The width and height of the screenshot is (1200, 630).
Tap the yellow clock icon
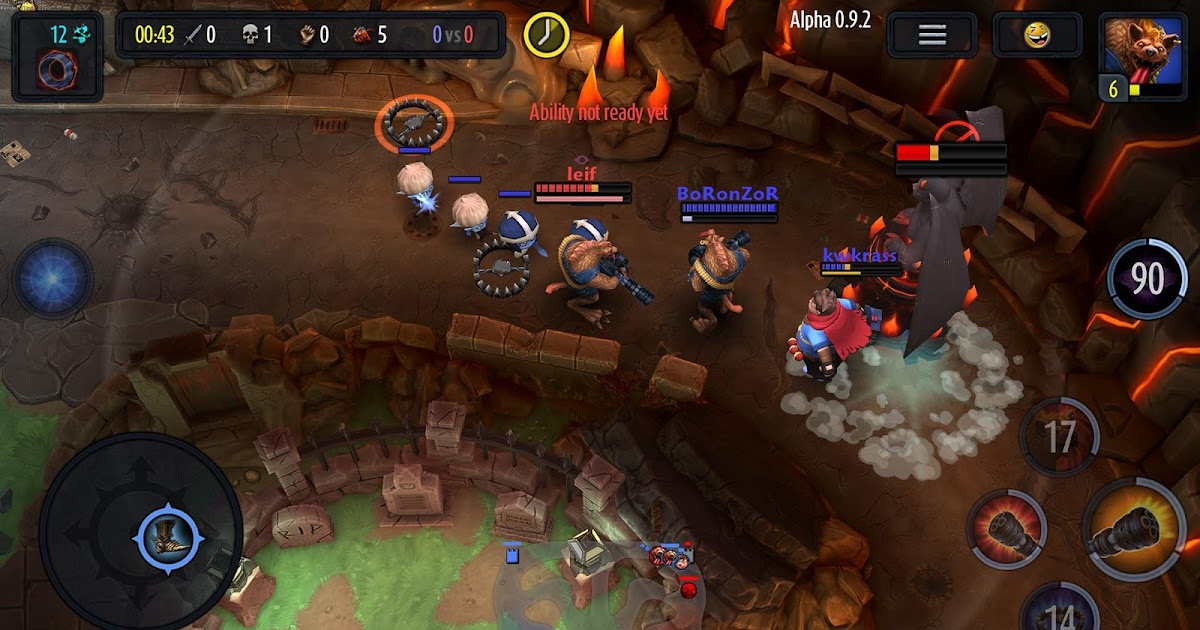[545, 34]
